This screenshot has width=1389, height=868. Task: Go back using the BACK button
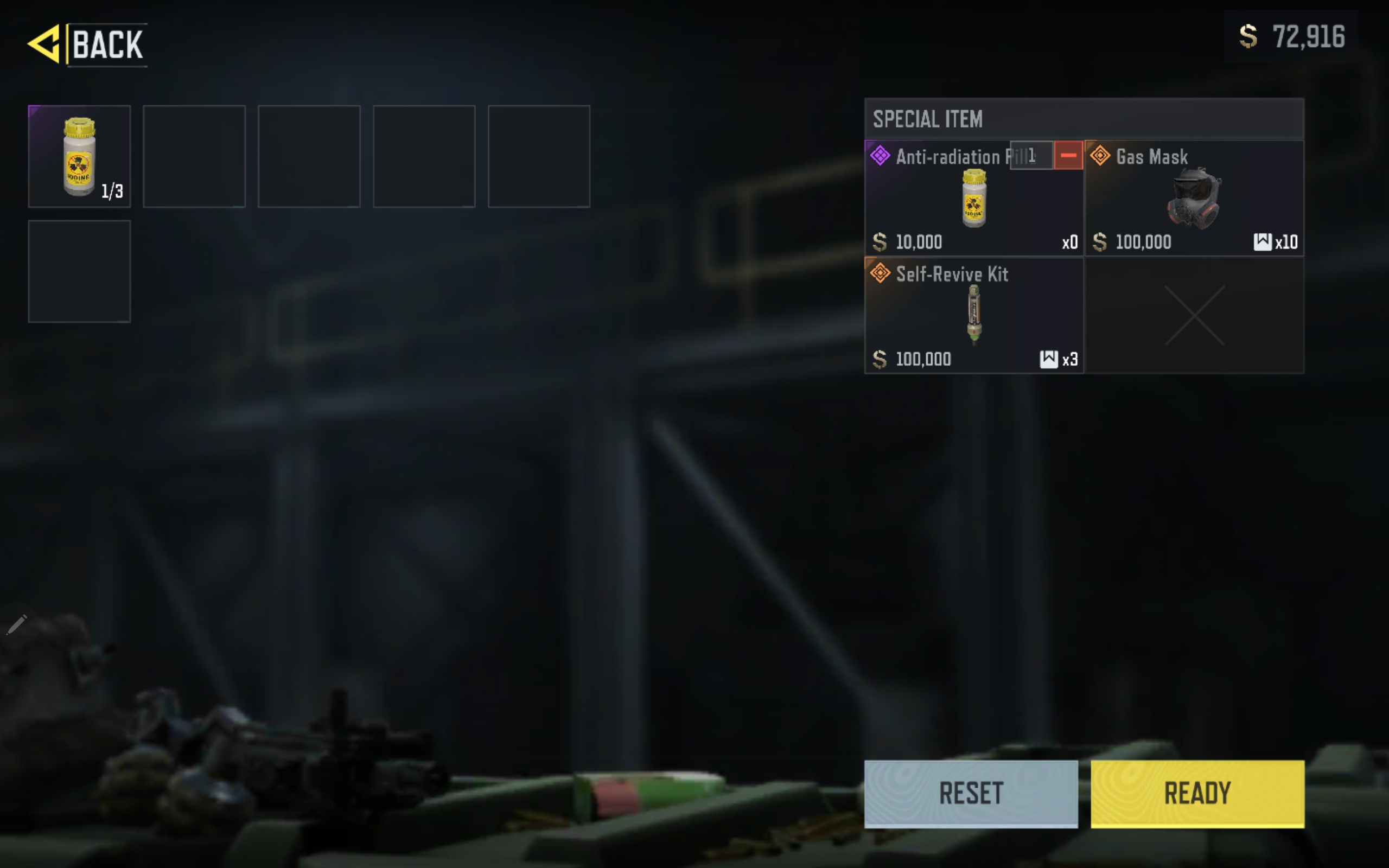pos(87,44)
